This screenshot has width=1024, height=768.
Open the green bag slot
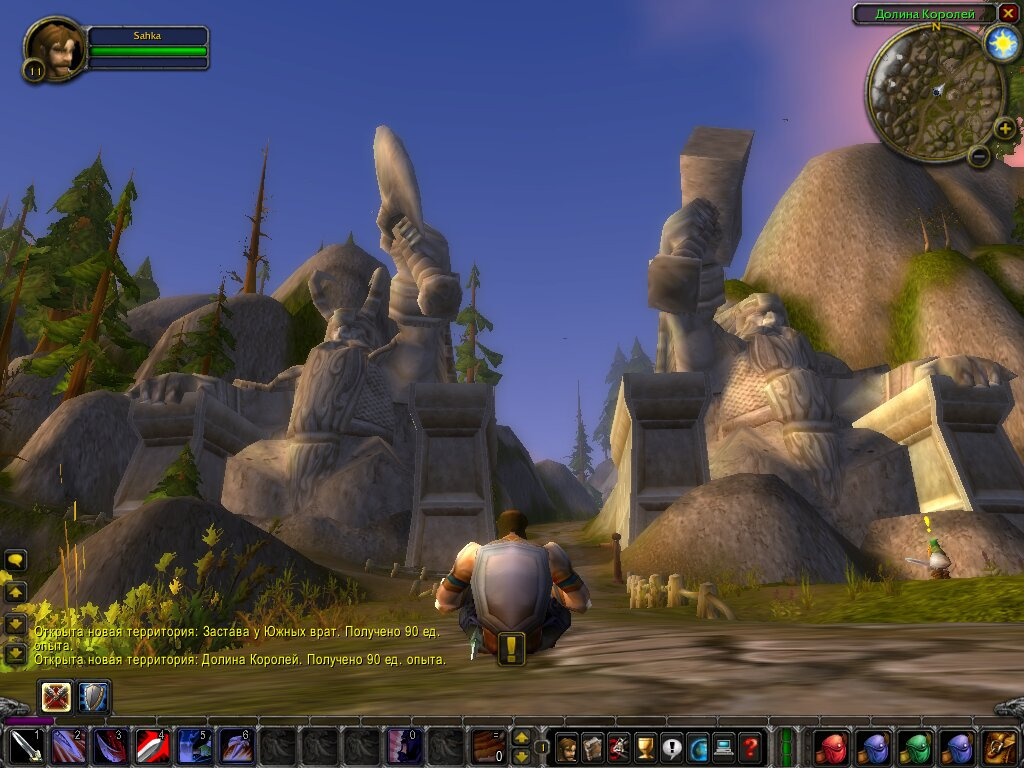915,747
